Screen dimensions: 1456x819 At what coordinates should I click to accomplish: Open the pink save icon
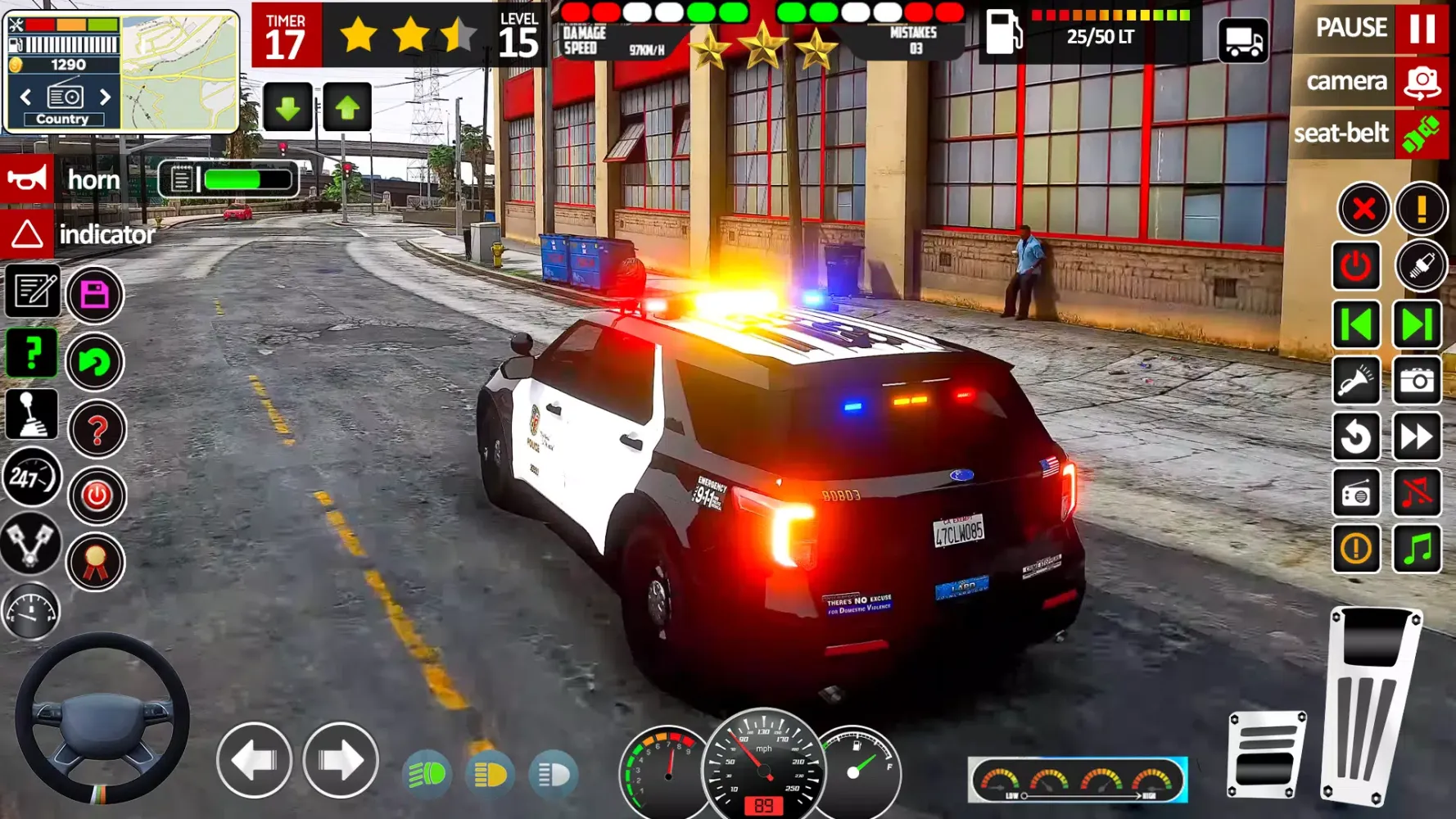tap(94, 292)
